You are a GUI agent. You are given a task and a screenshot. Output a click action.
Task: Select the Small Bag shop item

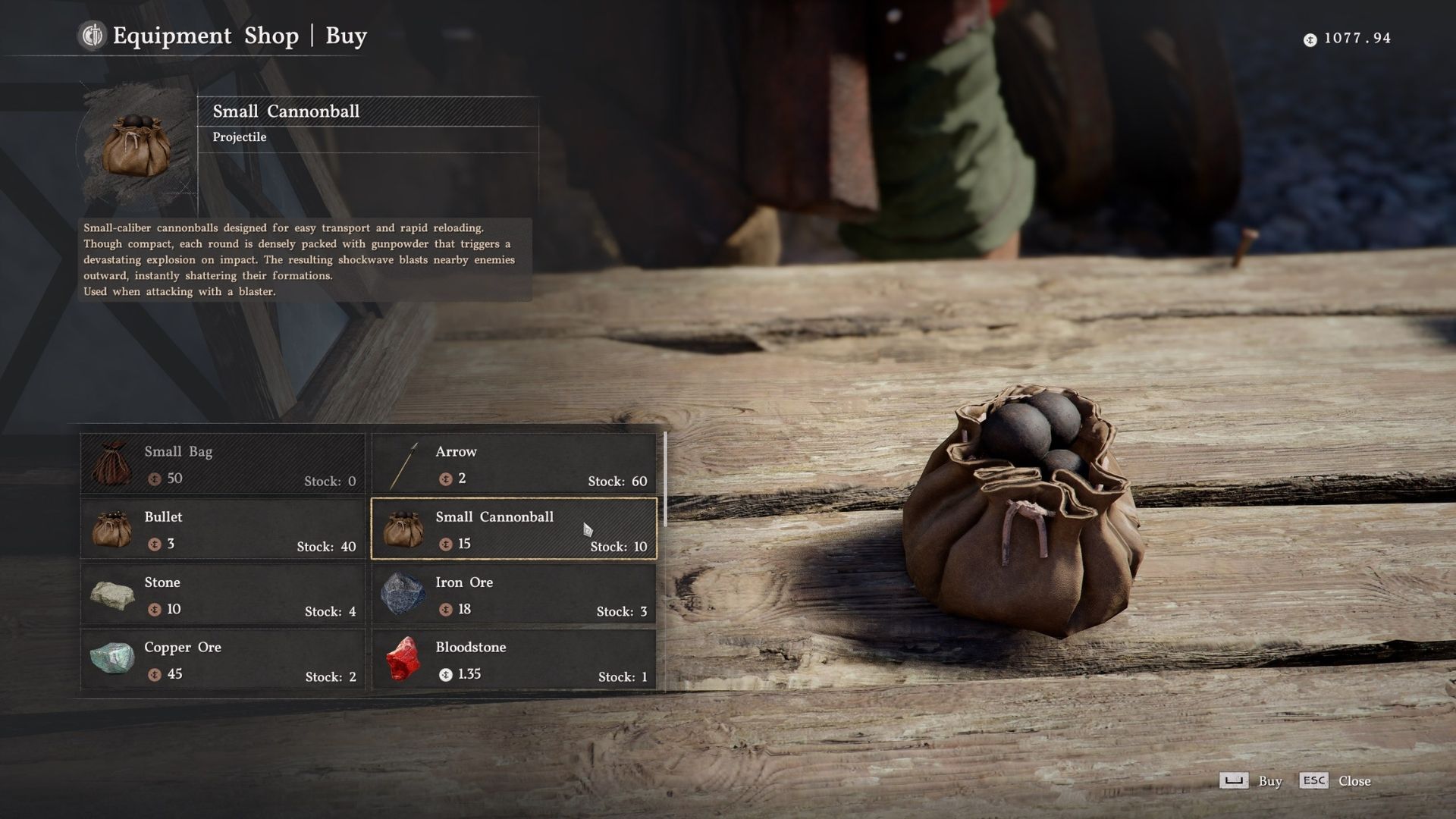[x=222, y=463]
